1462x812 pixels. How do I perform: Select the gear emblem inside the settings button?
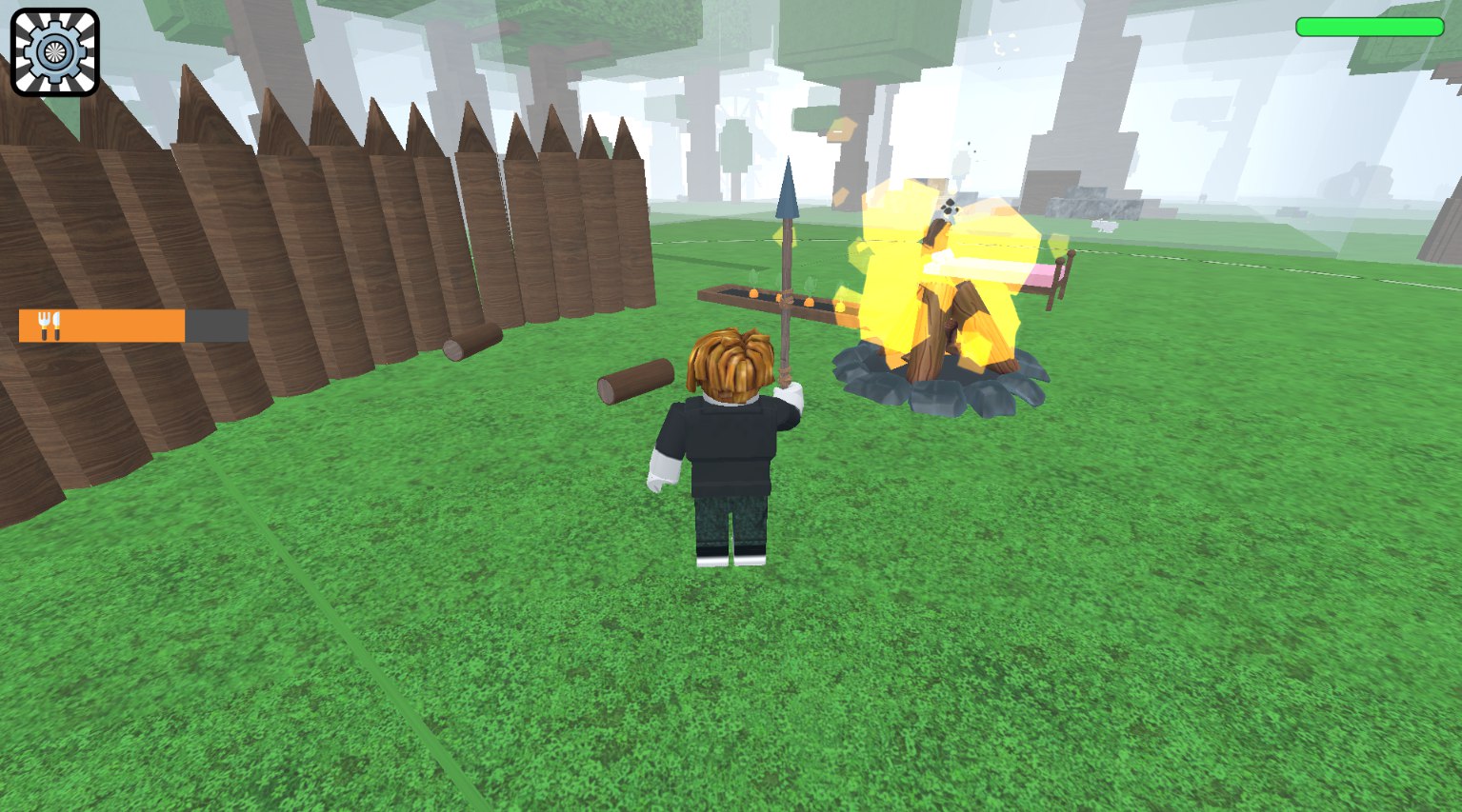(53, 50)
